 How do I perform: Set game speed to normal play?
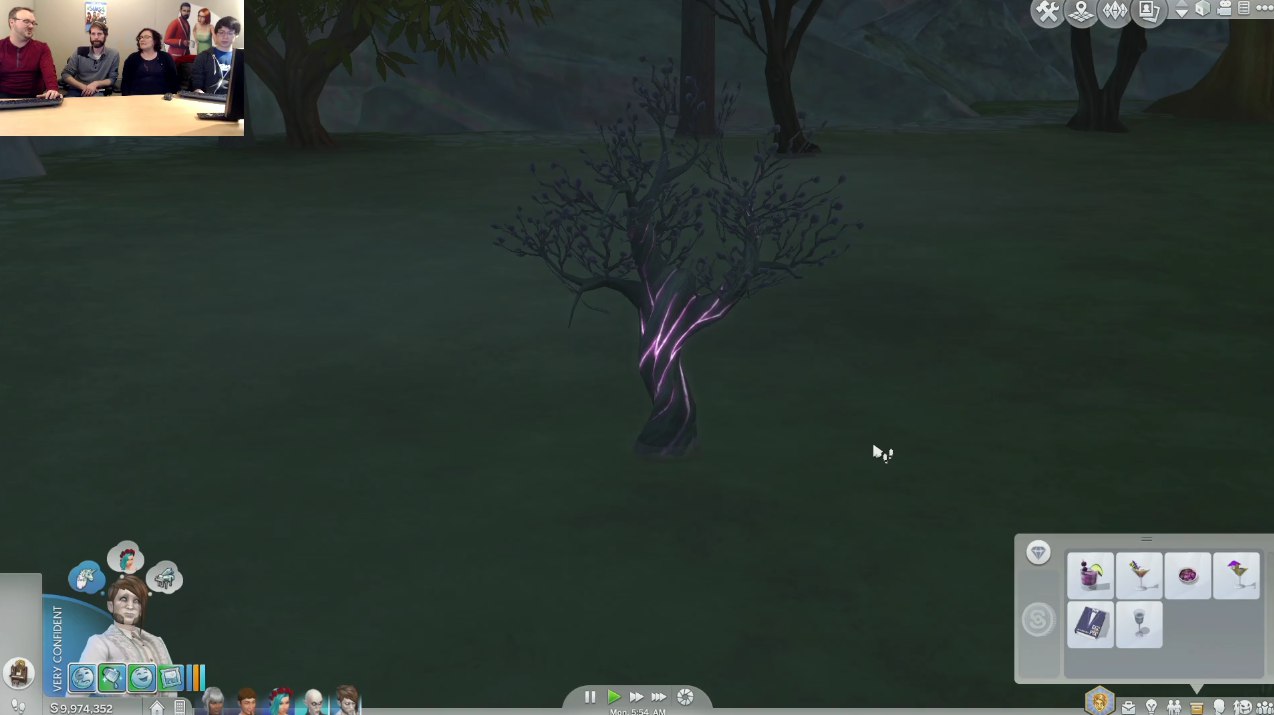click(614, 697)
